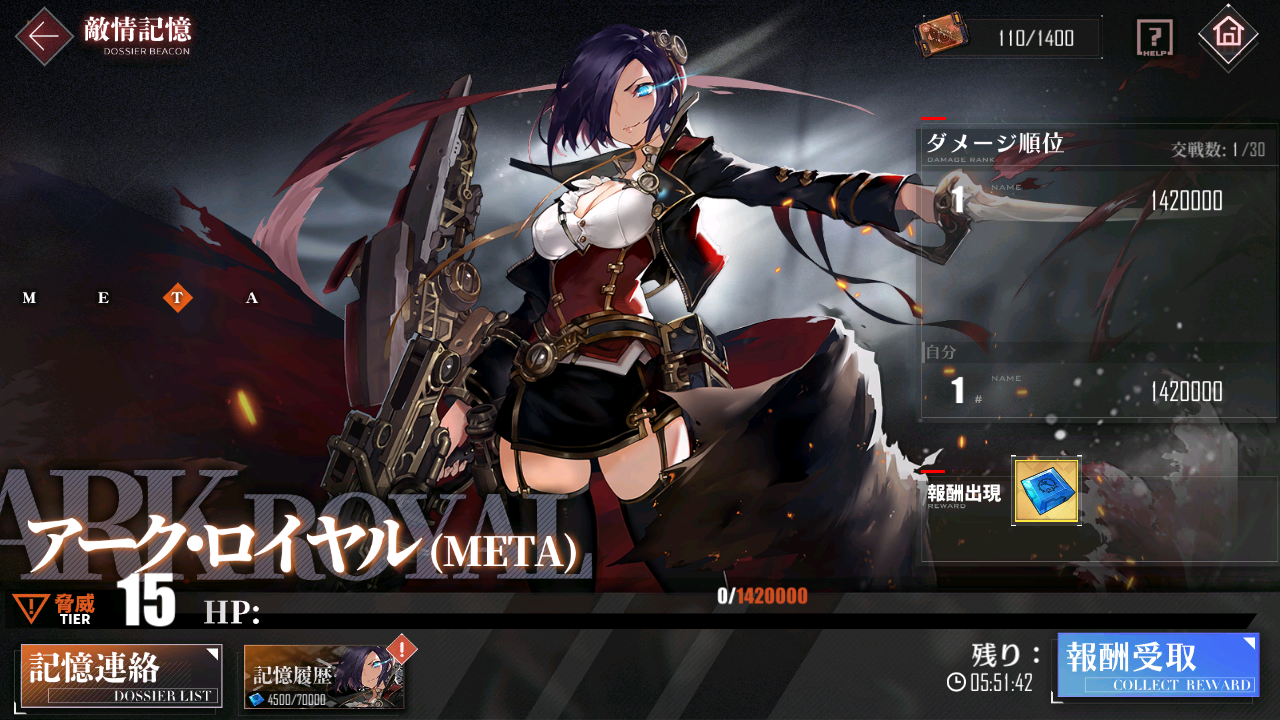Tap the ticket counter showing 110/1400
Viewport: 1280px width, 720px height.
(x=1008, y=38)
